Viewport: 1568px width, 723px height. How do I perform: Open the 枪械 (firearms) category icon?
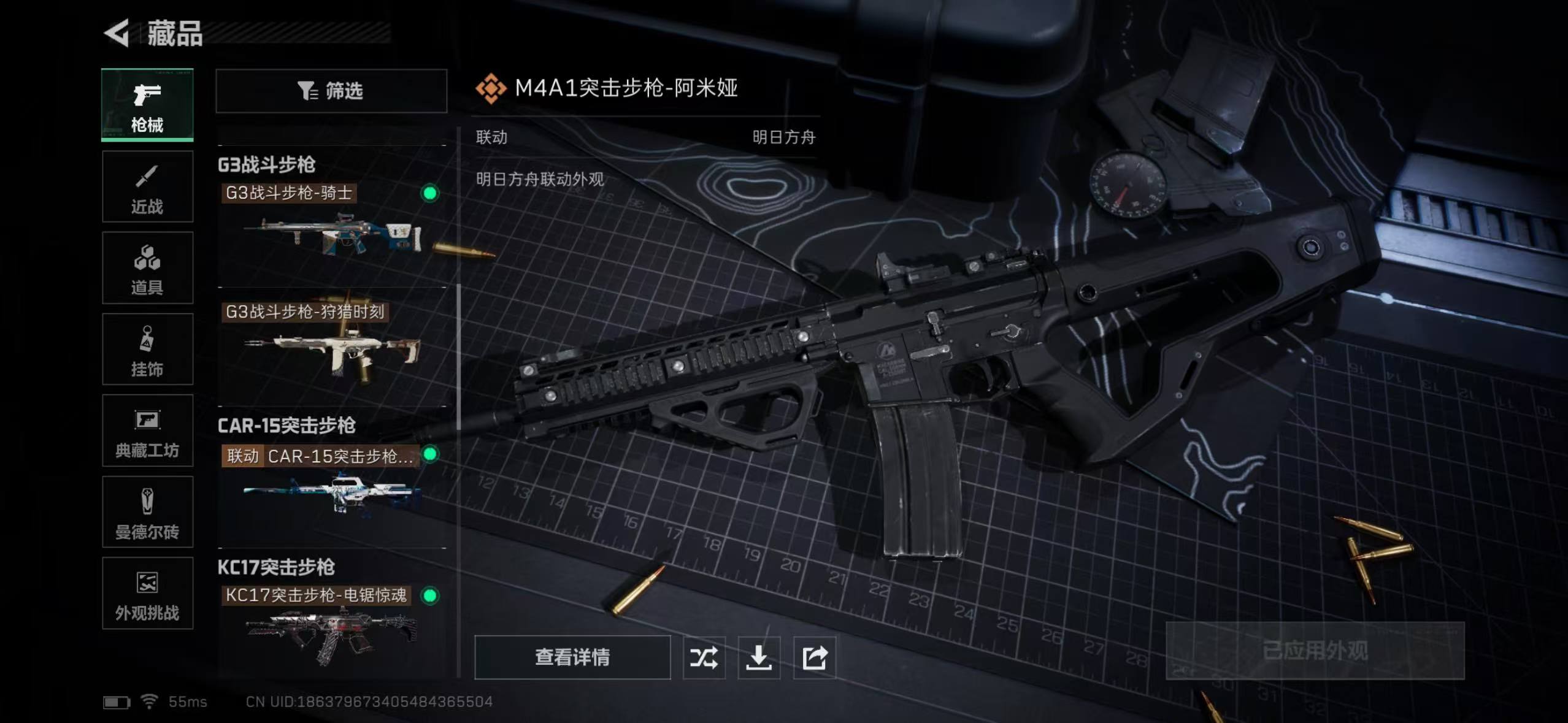[x=147, y=104]
